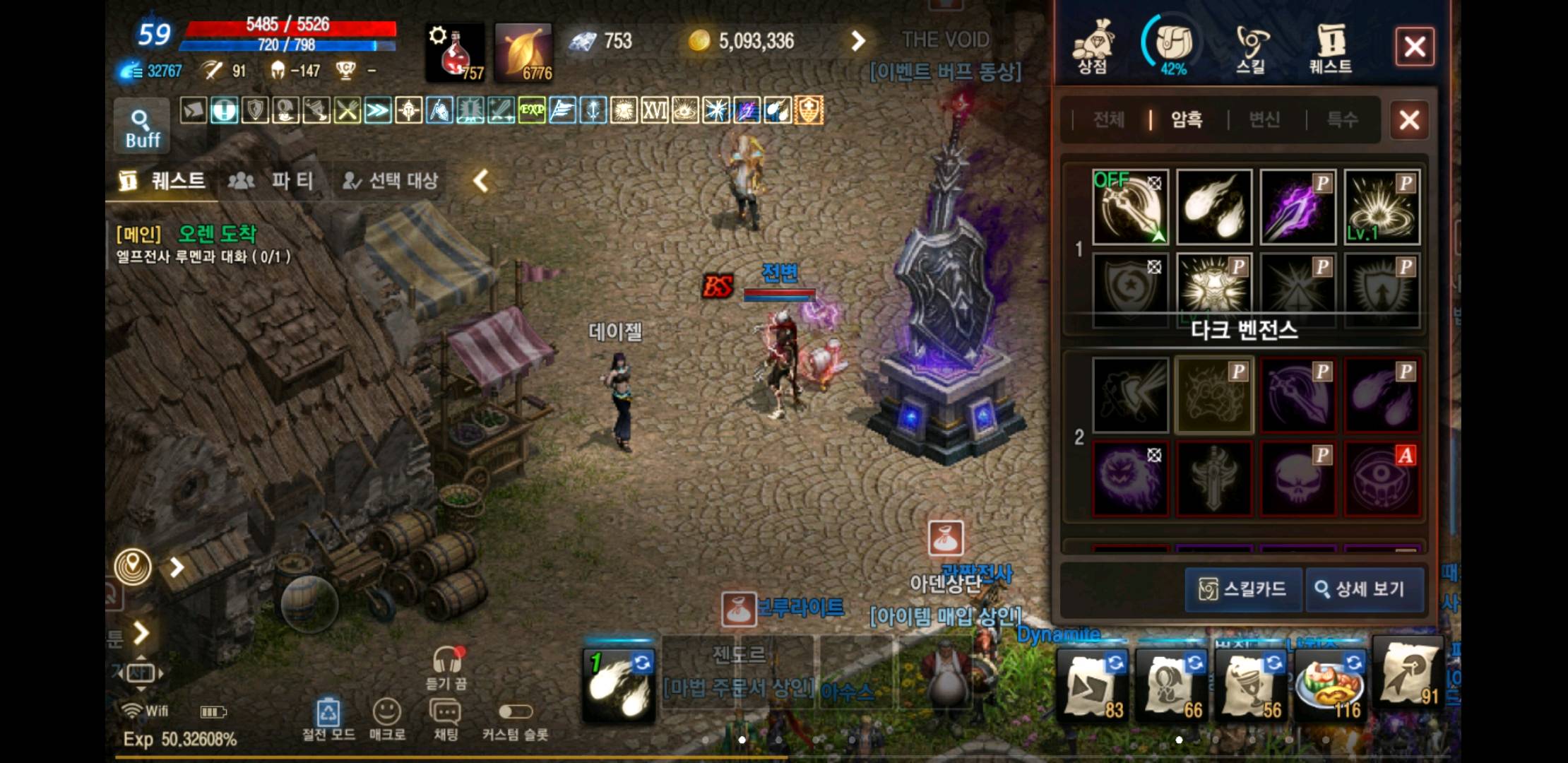Select the 암흑 skill tab
Viewport: 1568px width, 763px height.
[1187, 119]
